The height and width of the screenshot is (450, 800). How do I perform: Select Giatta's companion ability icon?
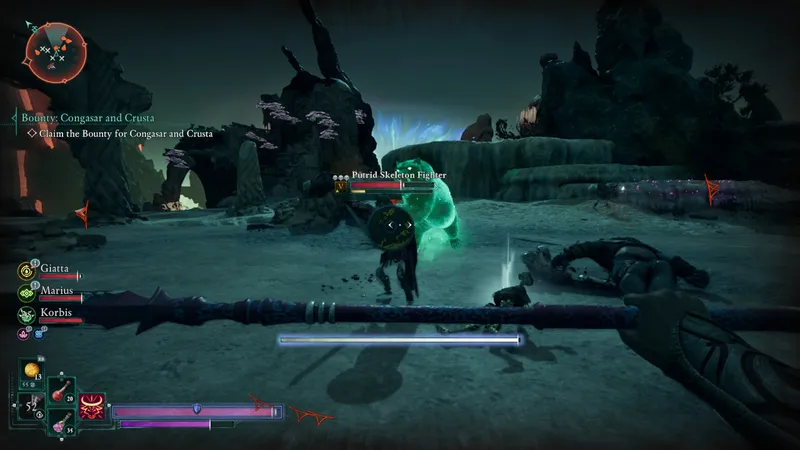click(x=25, y=270)
